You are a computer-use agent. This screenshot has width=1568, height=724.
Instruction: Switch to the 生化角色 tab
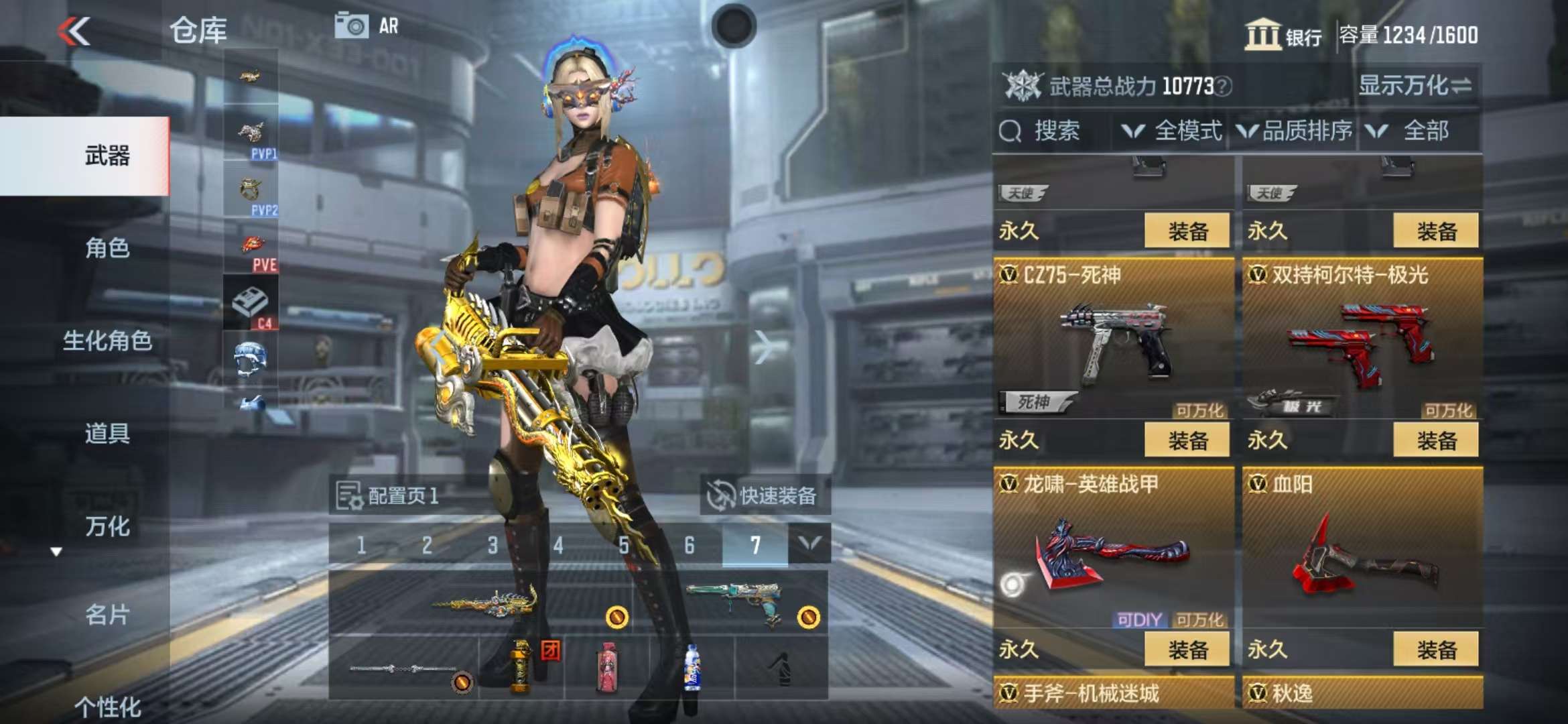click(107, 341)
